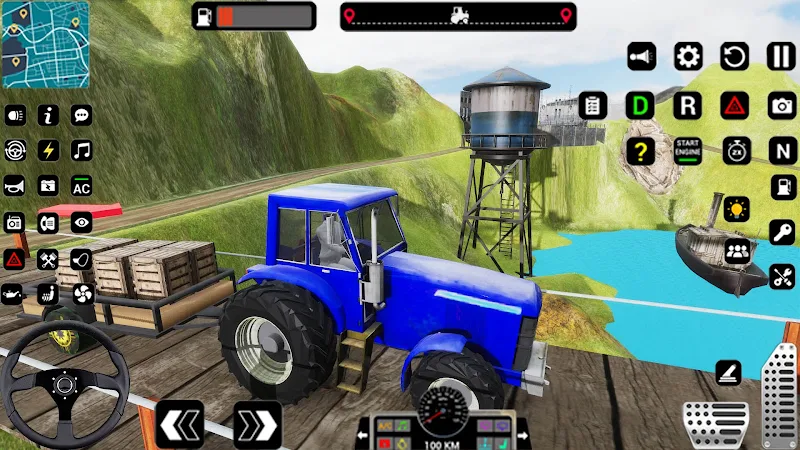Tap the yellow light bulb icon

tap(737, 210)
